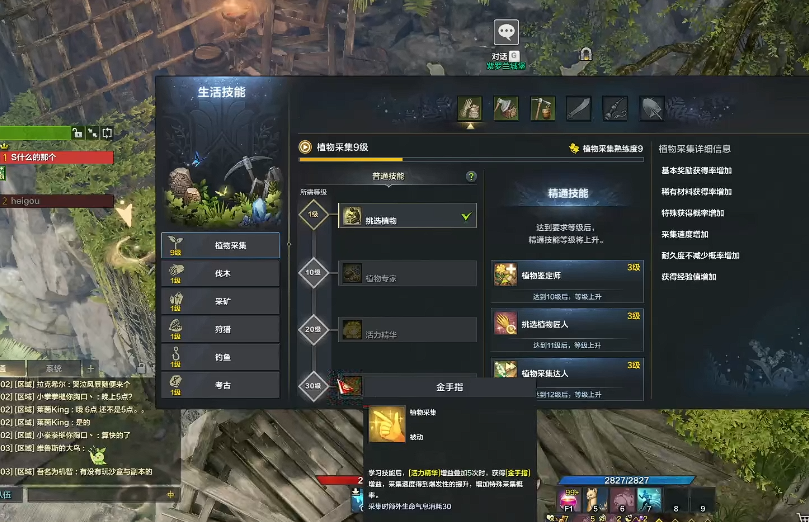Click the locked level 10 植物专家 skill
The width and height of the screenshot is (809, 522).
[x=408, y=274]
